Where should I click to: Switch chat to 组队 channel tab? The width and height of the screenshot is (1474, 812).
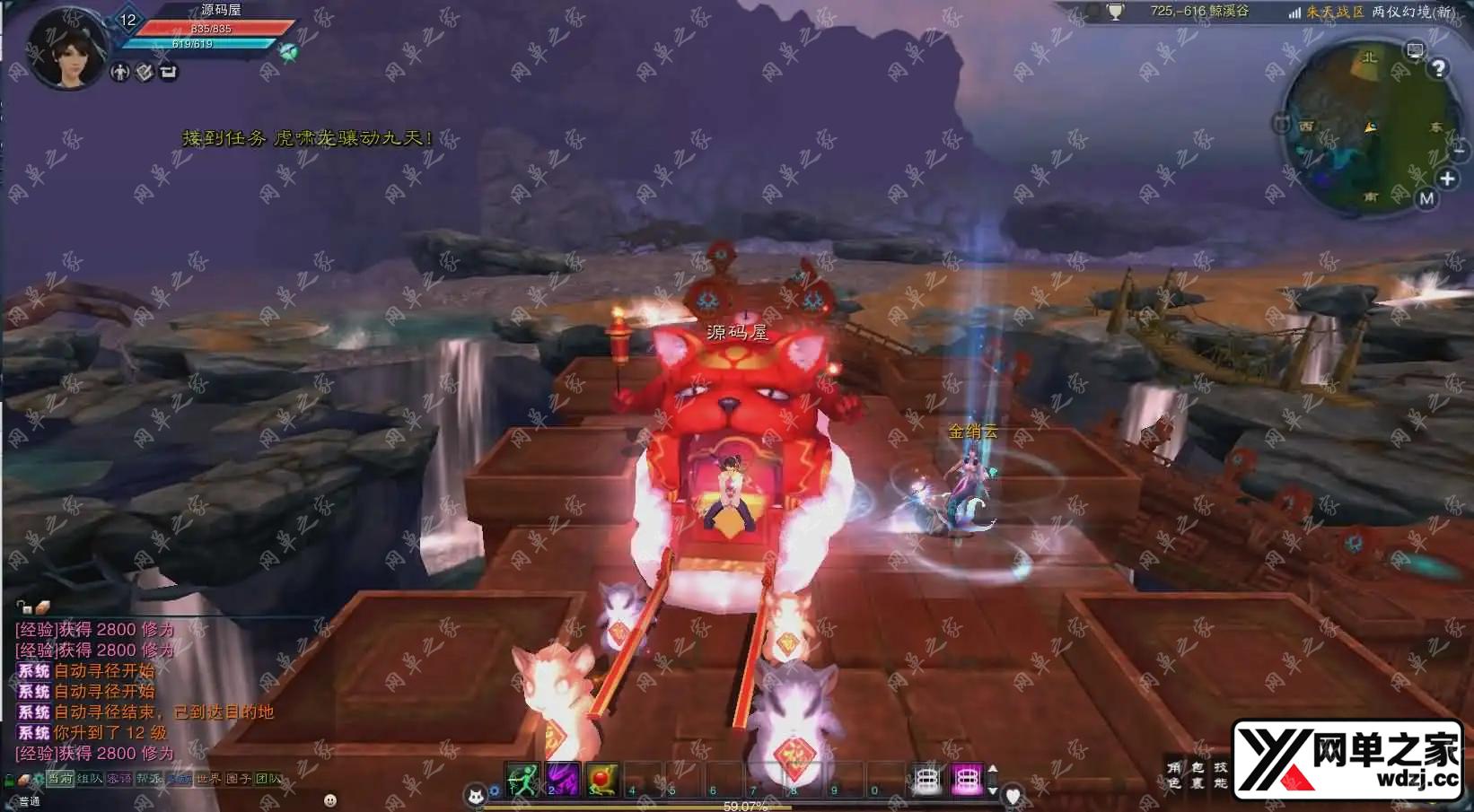point(90,779)
